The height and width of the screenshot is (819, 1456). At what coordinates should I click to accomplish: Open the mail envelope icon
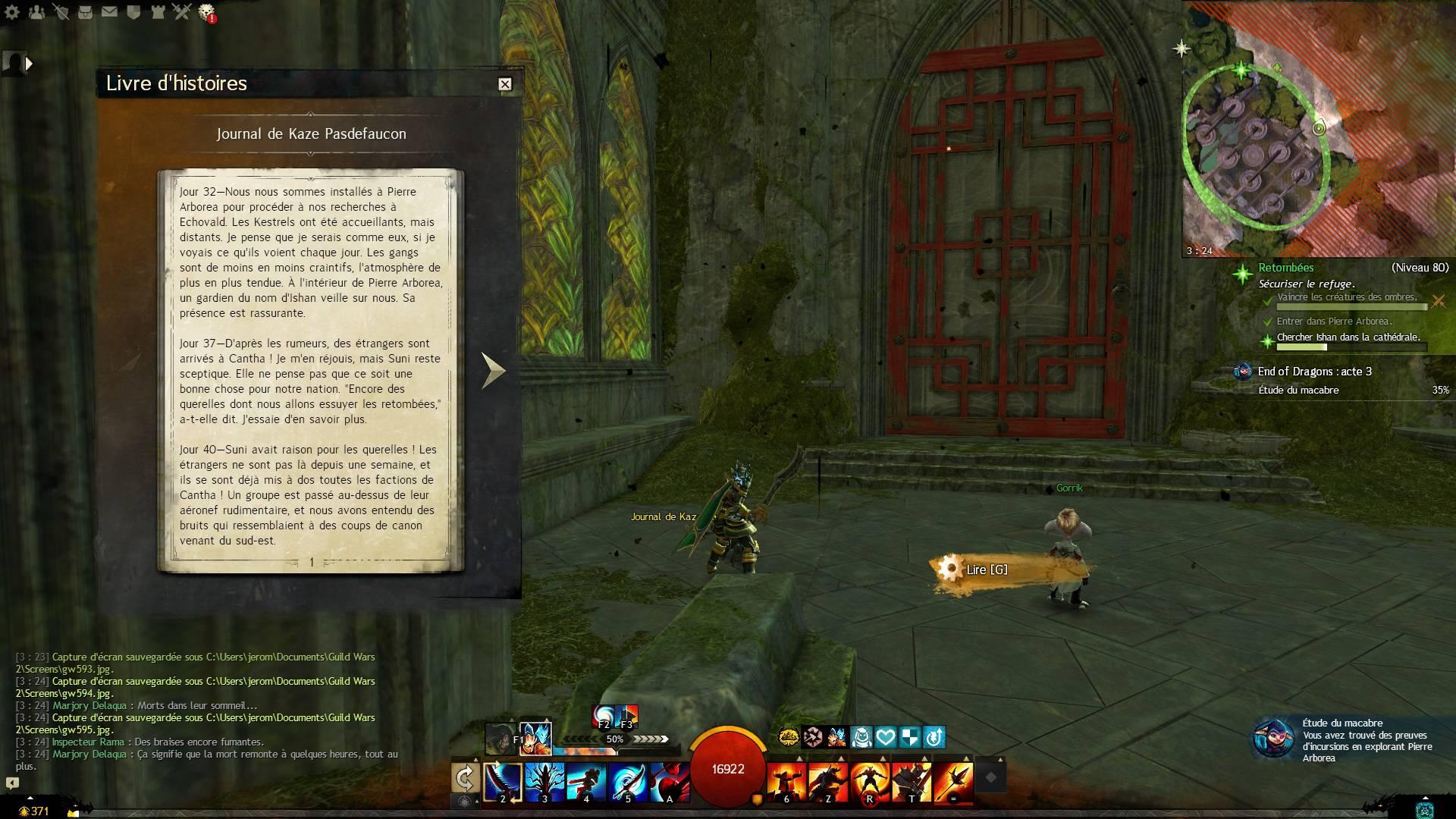point(109,12)
